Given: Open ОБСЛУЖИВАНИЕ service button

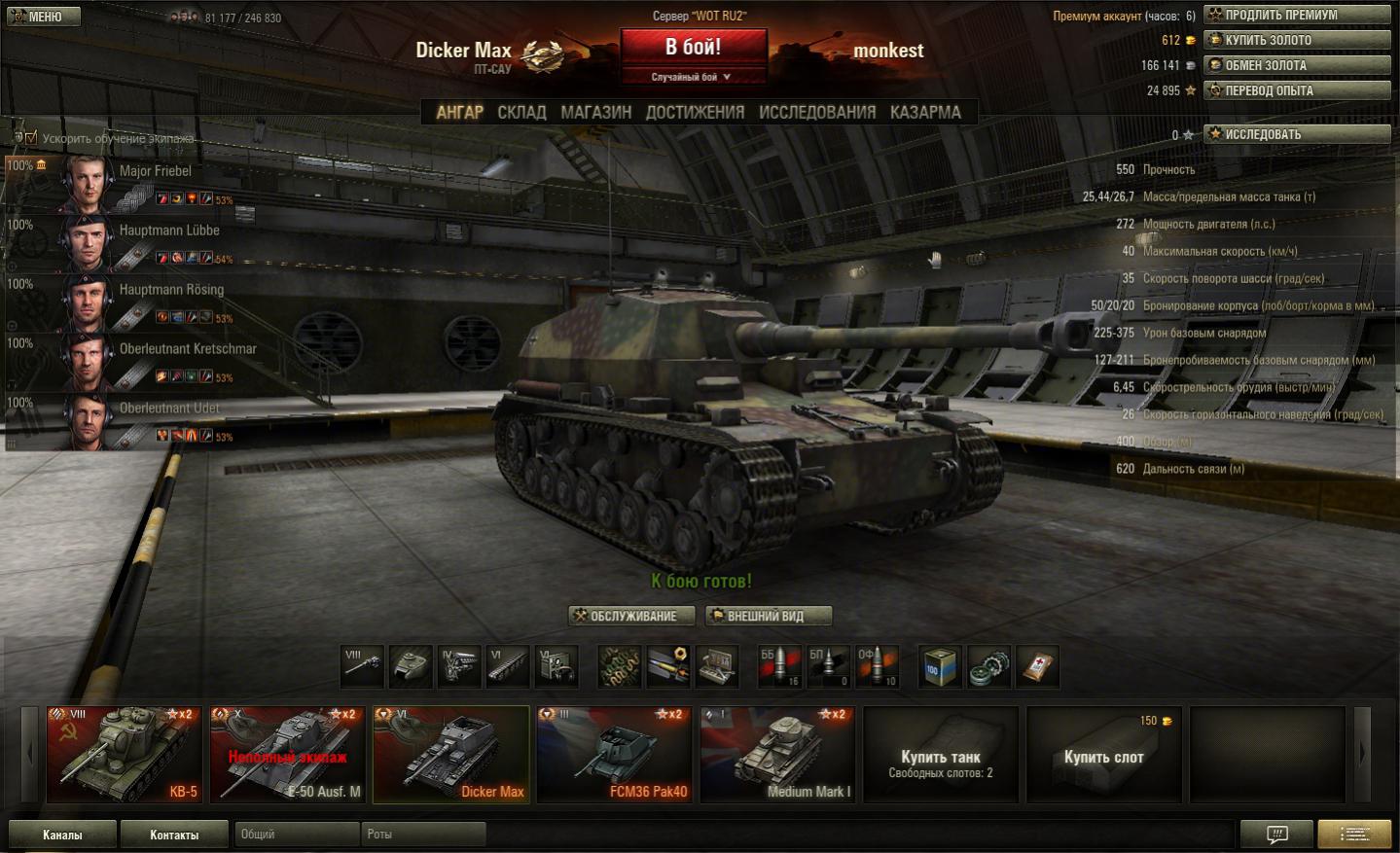Looking at the screenshot, I should pos(631,616).
